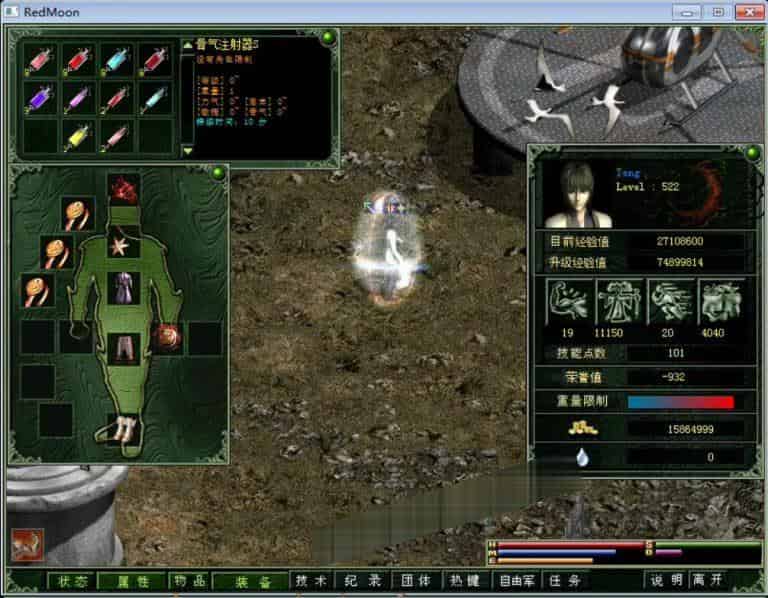Select the yellow syringe in the inventory
Image resolution: width=768 pixels, height=598 pixels.
(77, 135)
